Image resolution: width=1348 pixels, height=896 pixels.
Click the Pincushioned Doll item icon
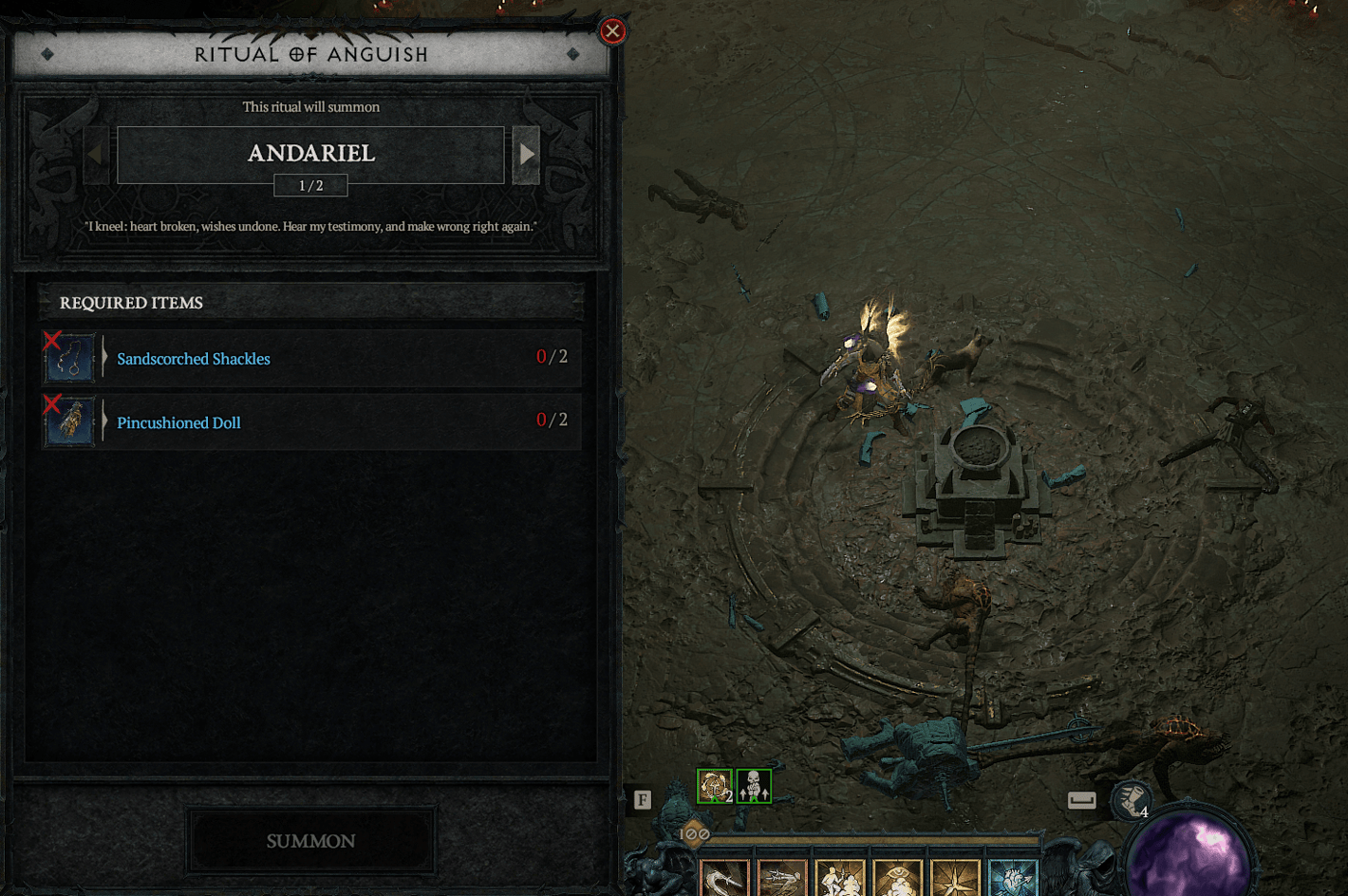[67, 421]
